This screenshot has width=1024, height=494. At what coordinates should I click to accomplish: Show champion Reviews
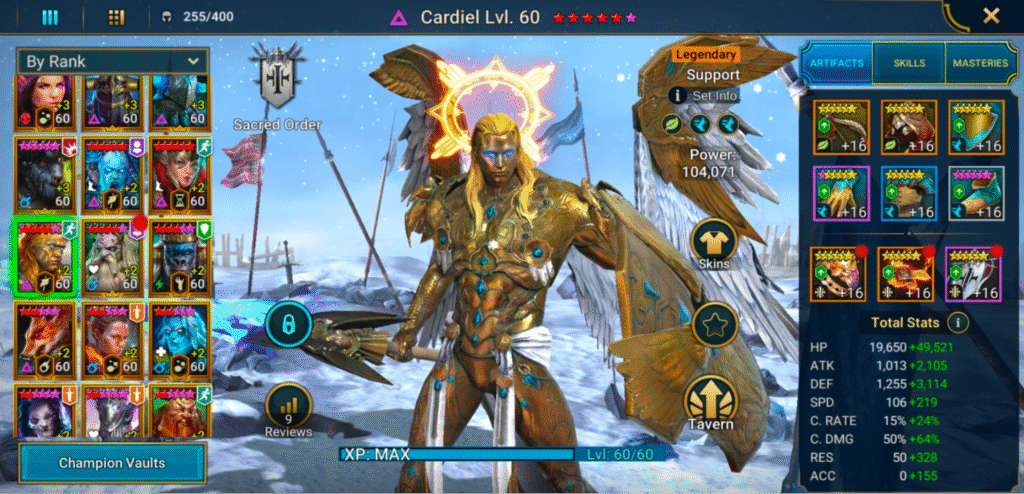pyautogui.click(x=289, y=408)
